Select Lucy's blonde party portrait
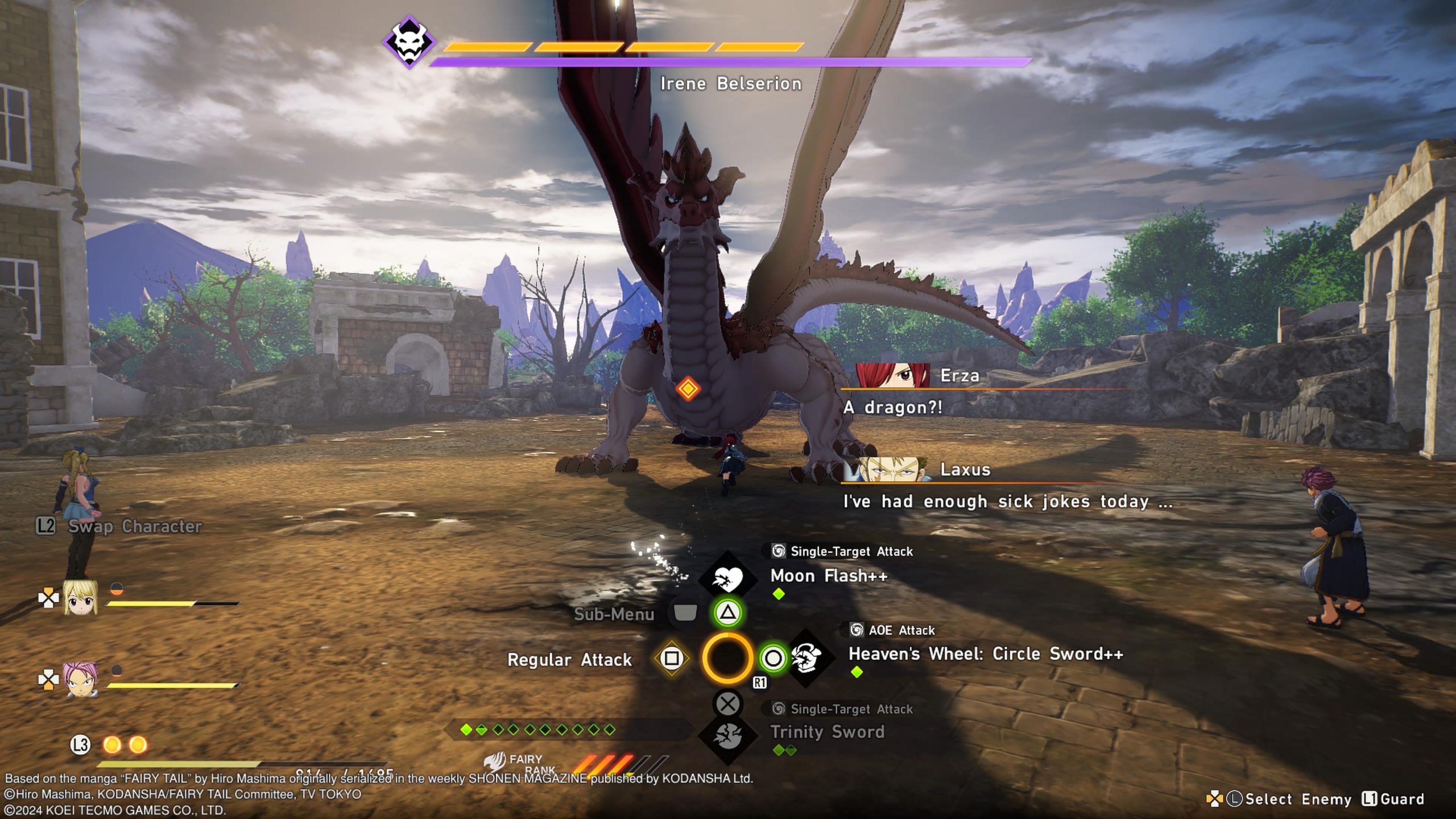The width and height of the screenshot is (1456, 819). (80, 597)
